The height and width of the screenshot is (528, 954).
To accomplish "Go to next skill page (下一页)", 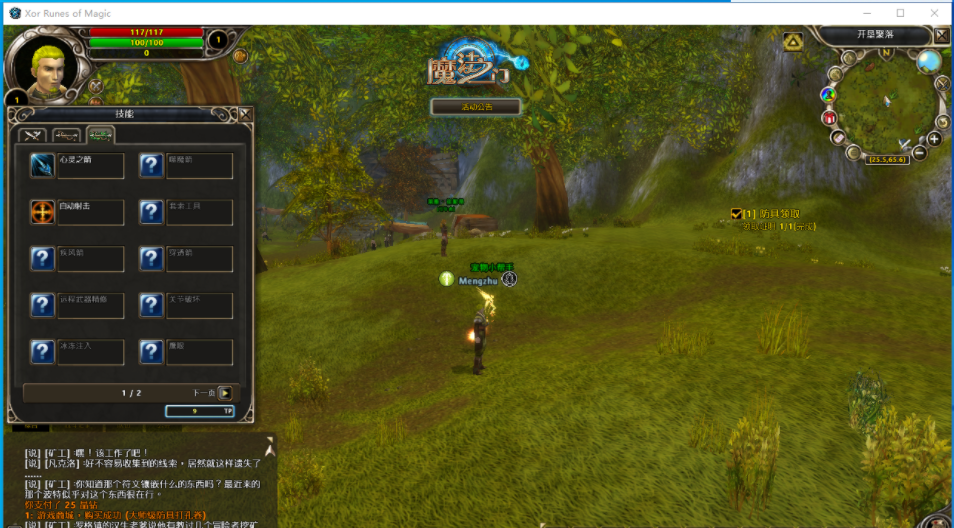I will 225,393.
